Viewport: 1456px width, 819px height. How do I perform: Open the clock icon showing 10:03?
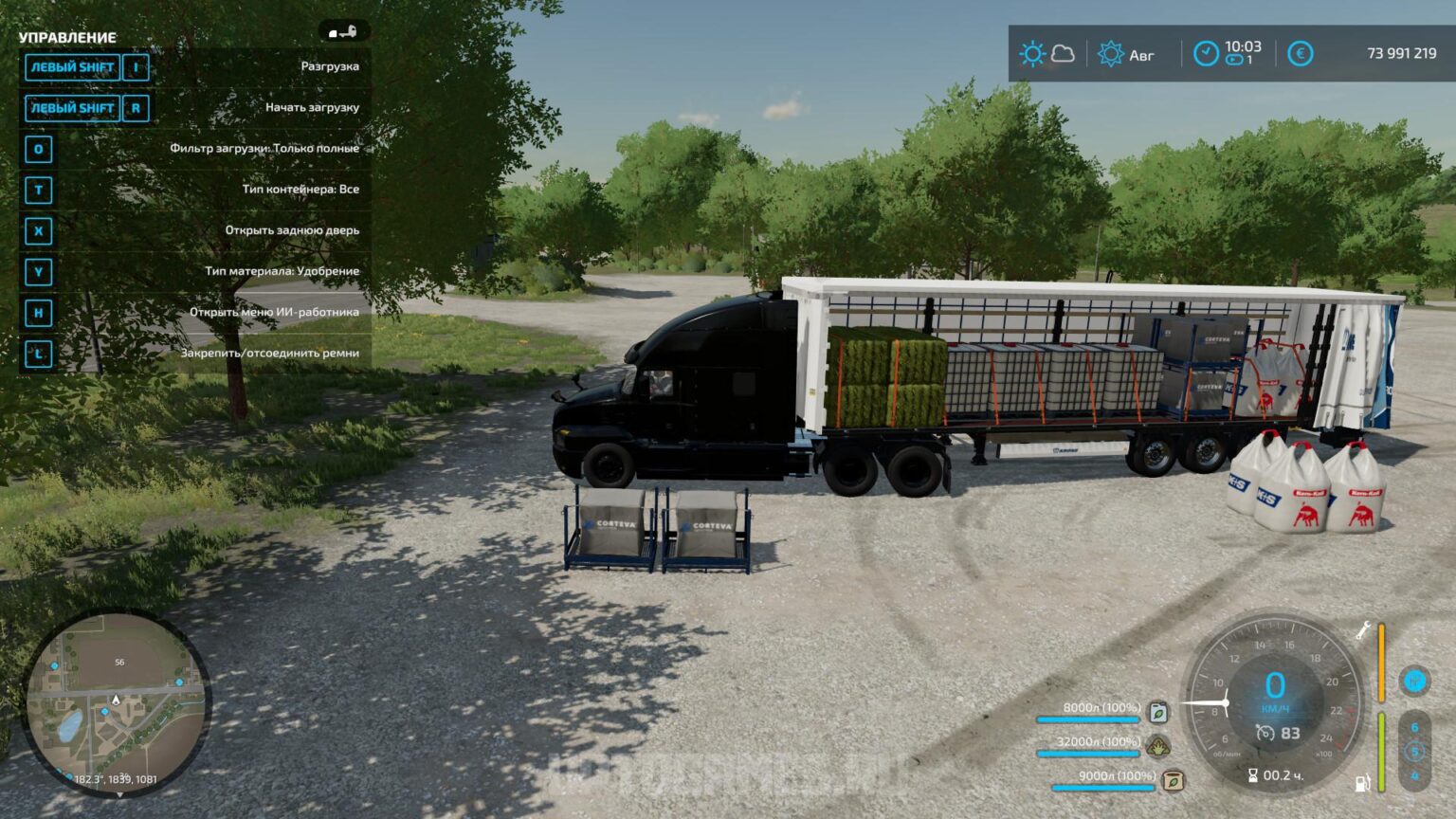pyautogui.click(x=1206, y=53)
